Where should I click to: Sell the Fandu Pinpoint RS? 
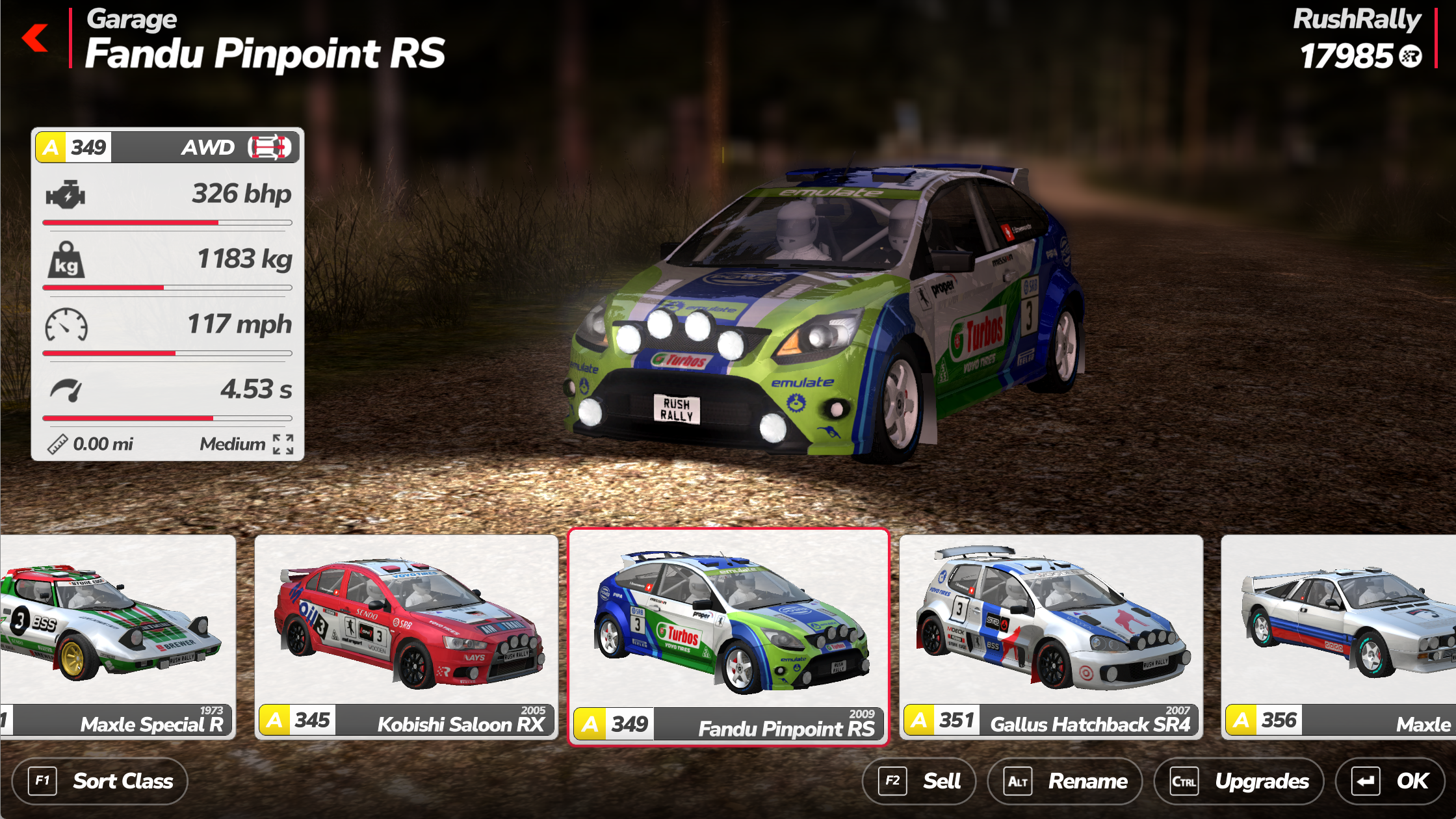coord(918,781)
